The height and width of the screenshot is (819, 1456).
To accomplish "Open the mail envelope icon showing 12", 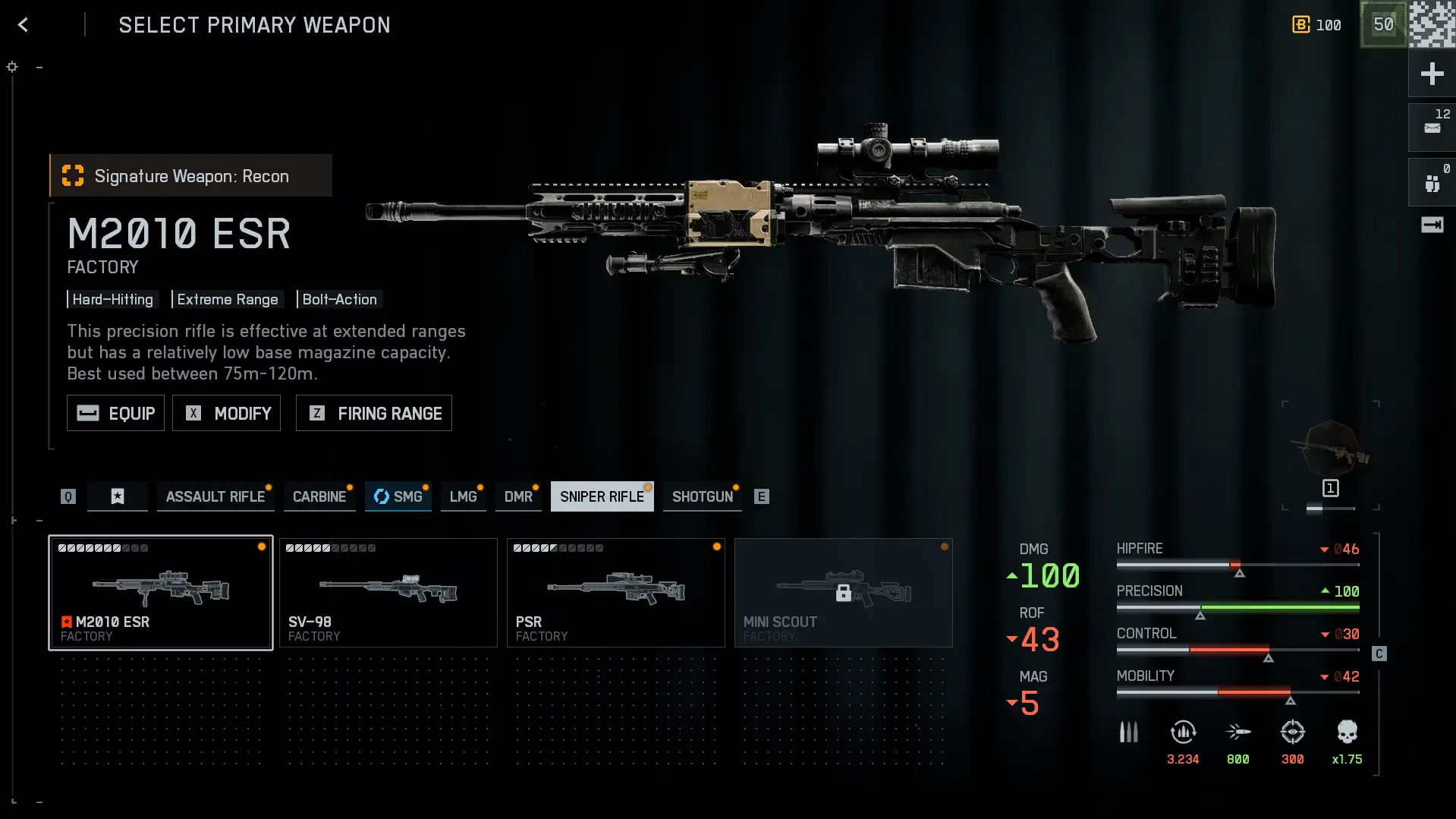I will 1432,127.
